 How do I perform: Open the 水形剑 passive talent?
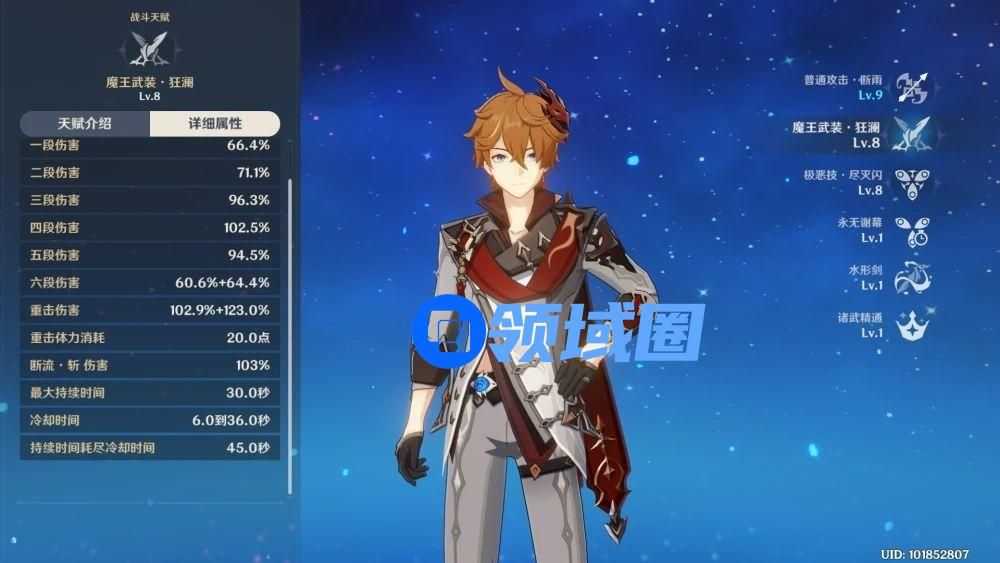click(x=911, y=278)
